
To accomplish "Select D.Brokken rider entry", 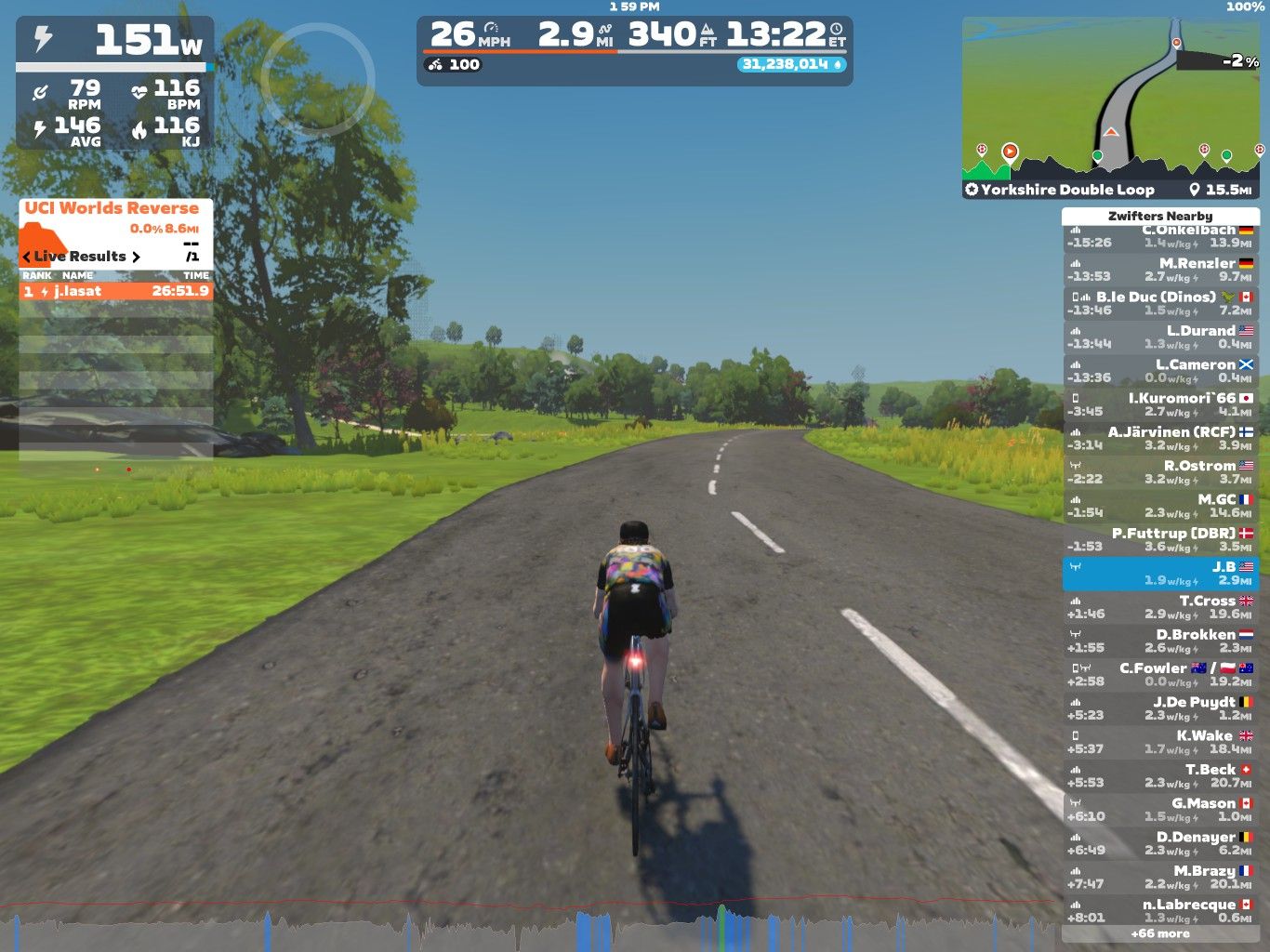I will pyautogui.click(x=1160, y=641).
